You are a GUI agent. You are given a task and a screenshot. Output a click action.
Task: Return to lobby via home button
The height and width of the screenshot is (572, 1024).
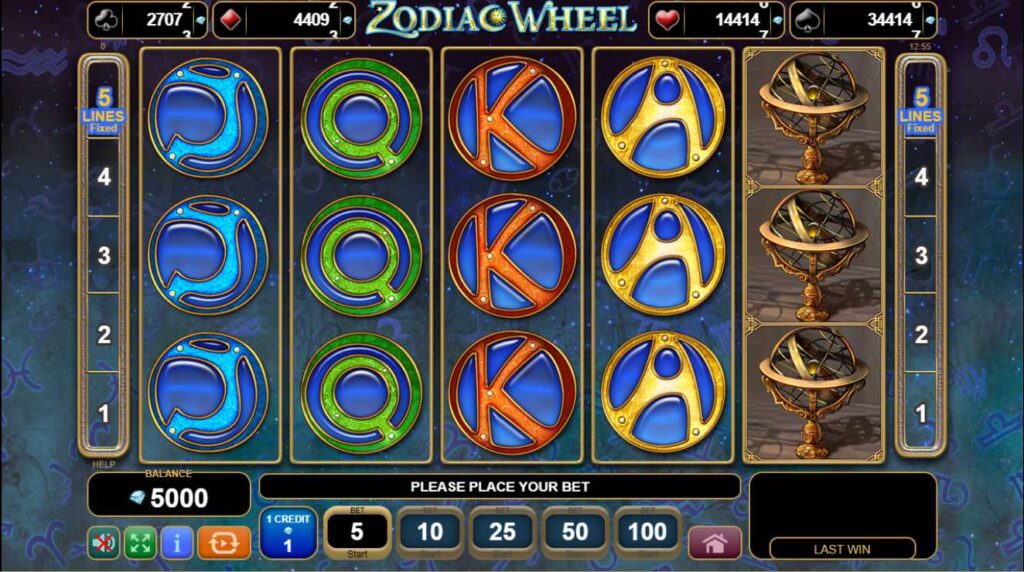click(x=714, y=543)
